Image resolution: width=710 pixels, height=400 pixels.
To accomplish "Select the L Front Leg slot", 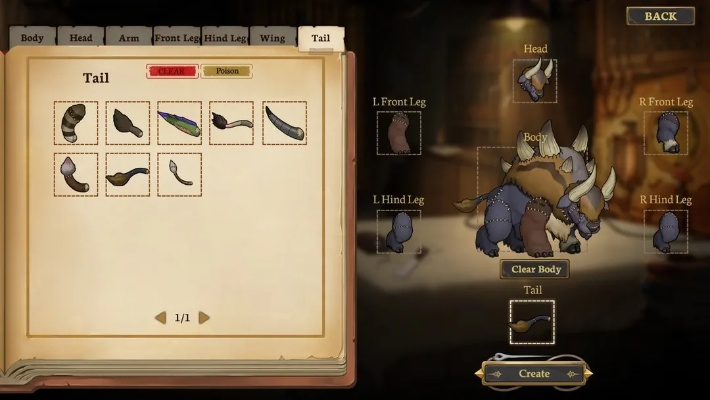I will 398,133.
